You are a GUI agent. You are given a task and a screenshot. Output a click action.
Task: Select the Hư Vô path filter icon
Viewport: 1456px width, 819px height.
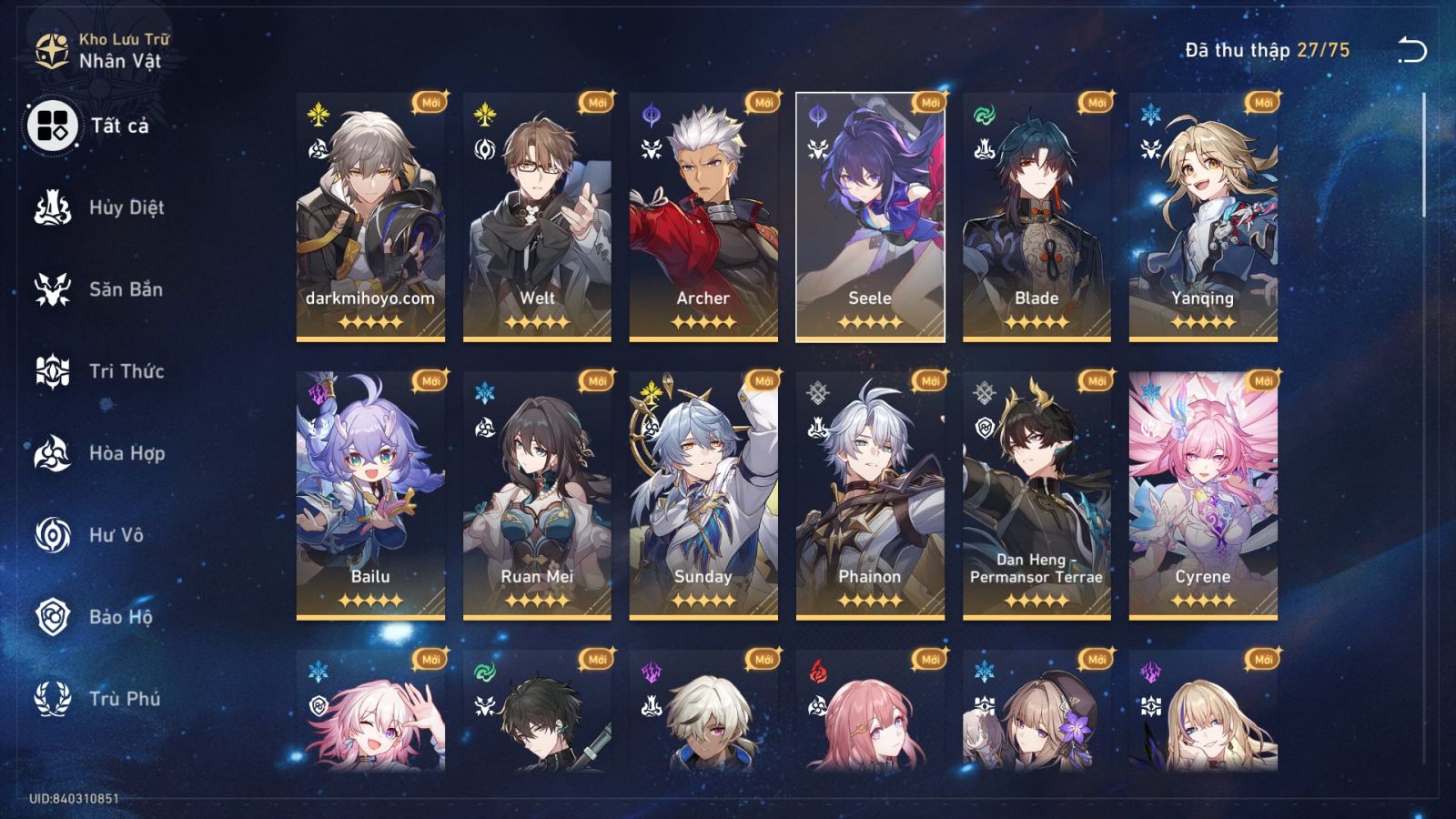(53, 535)
